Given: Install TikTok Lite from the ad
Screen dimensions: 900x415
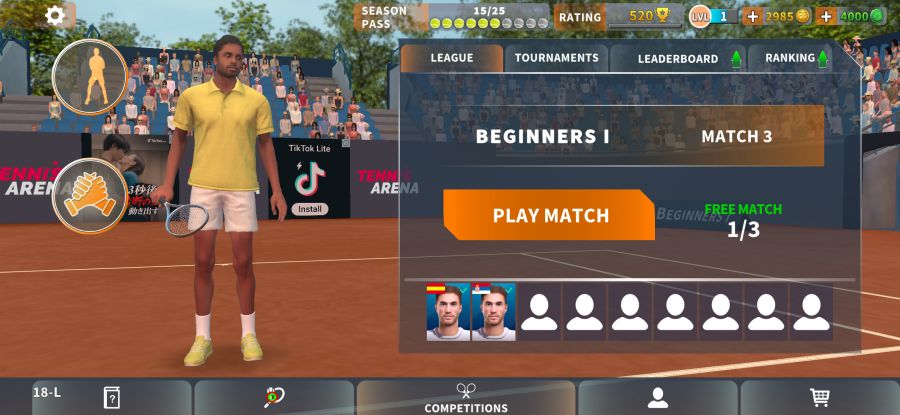Looking at the screenshot, I should click(310, 209).
